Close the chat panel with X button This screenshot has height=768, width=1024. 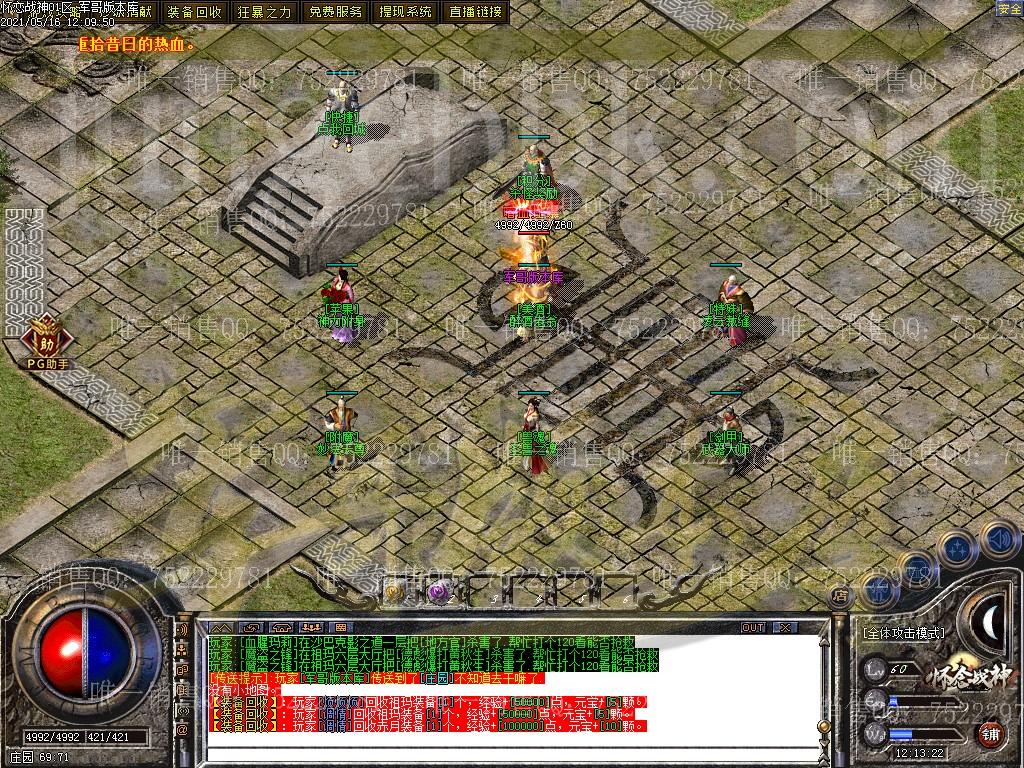coord(784,628)
